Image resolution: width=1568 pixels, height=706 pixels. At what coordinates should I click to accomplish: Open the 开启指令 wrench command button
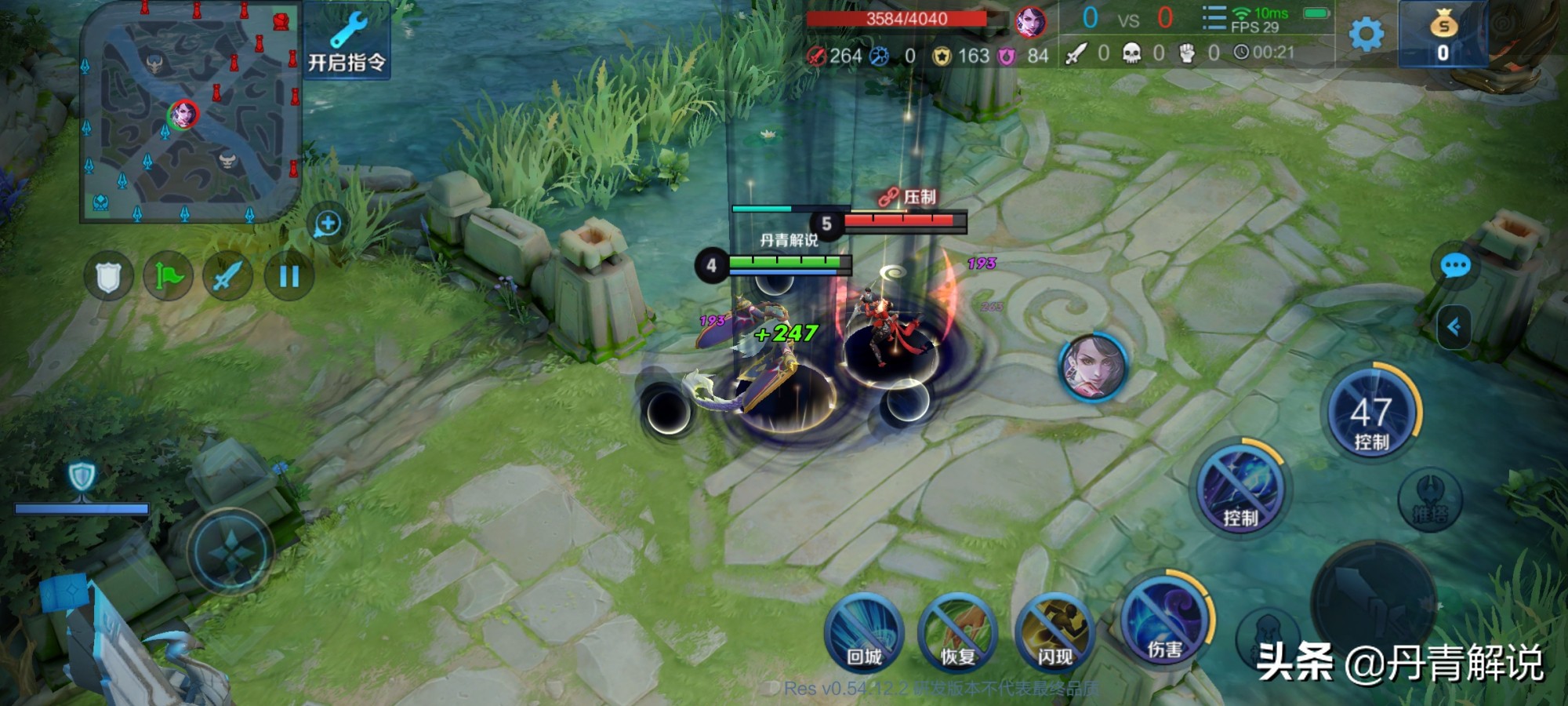(347, 41)
